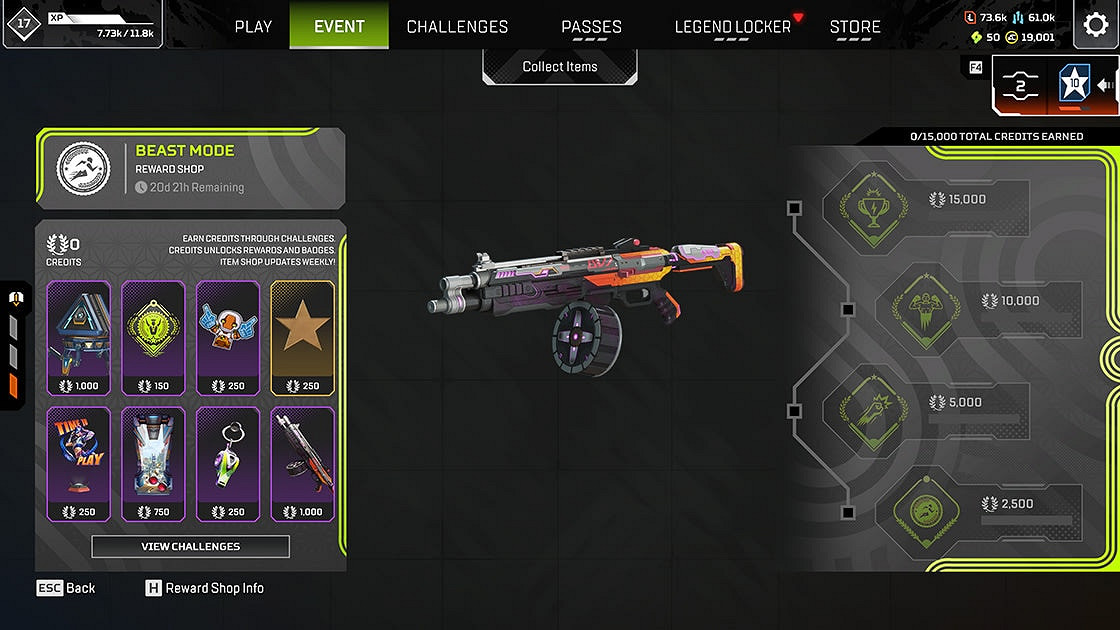Click the View Challenges button
This screenshot has width=1120, height=630.
point(190,546)
